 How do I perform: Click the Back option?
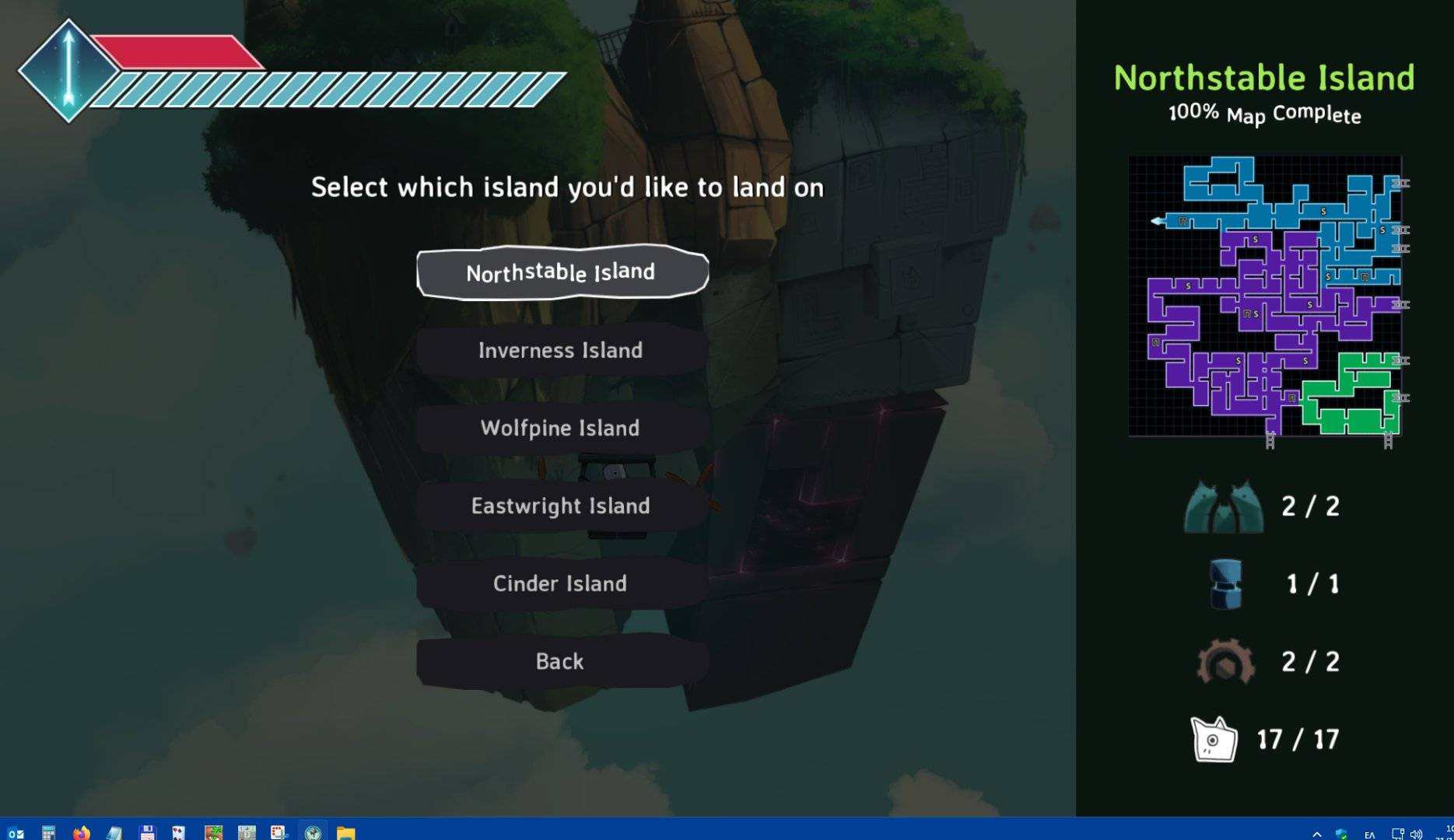point(562,661)
